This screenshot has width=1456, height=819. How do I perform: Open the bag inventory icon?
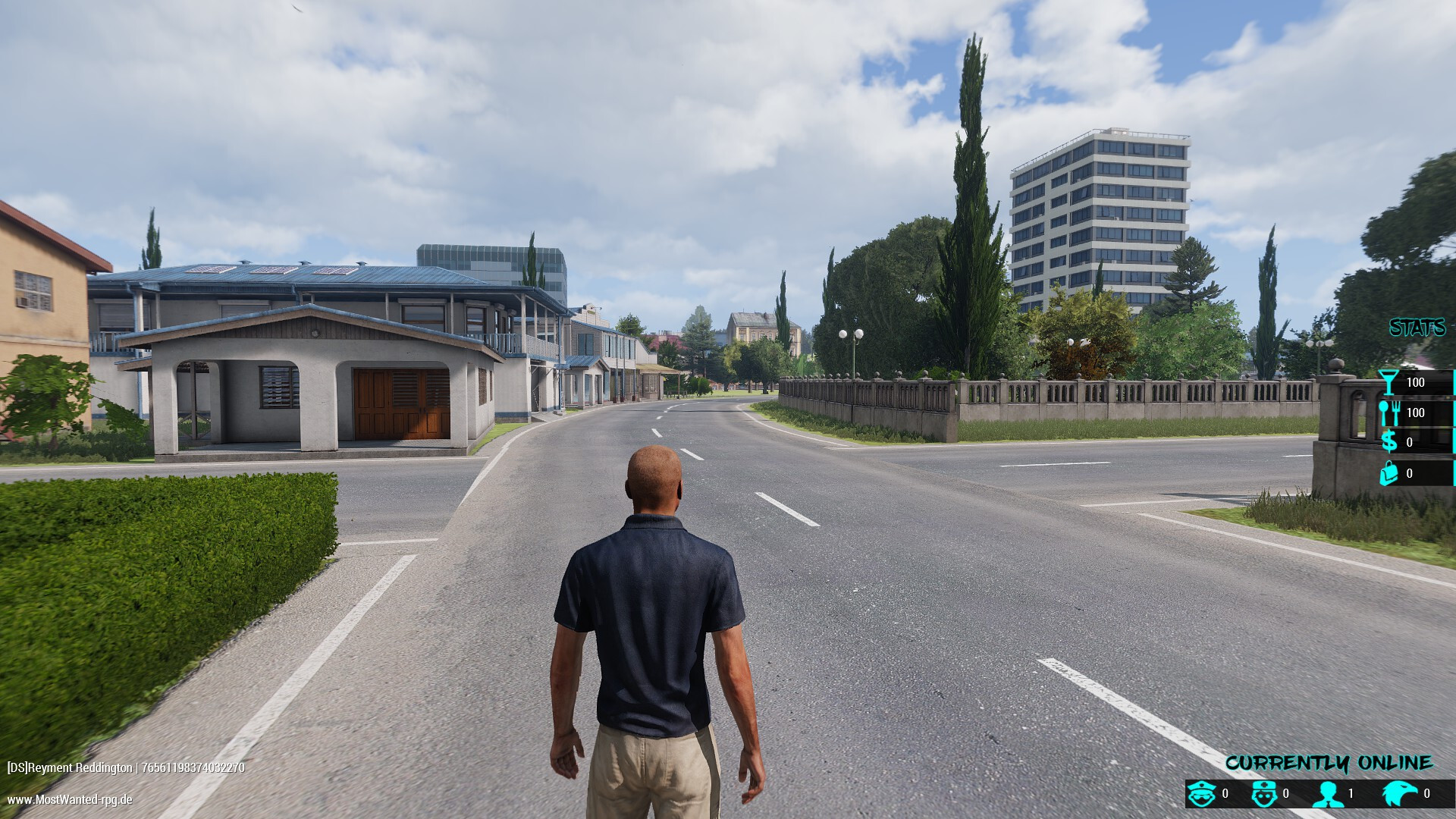click(1389, 473)
